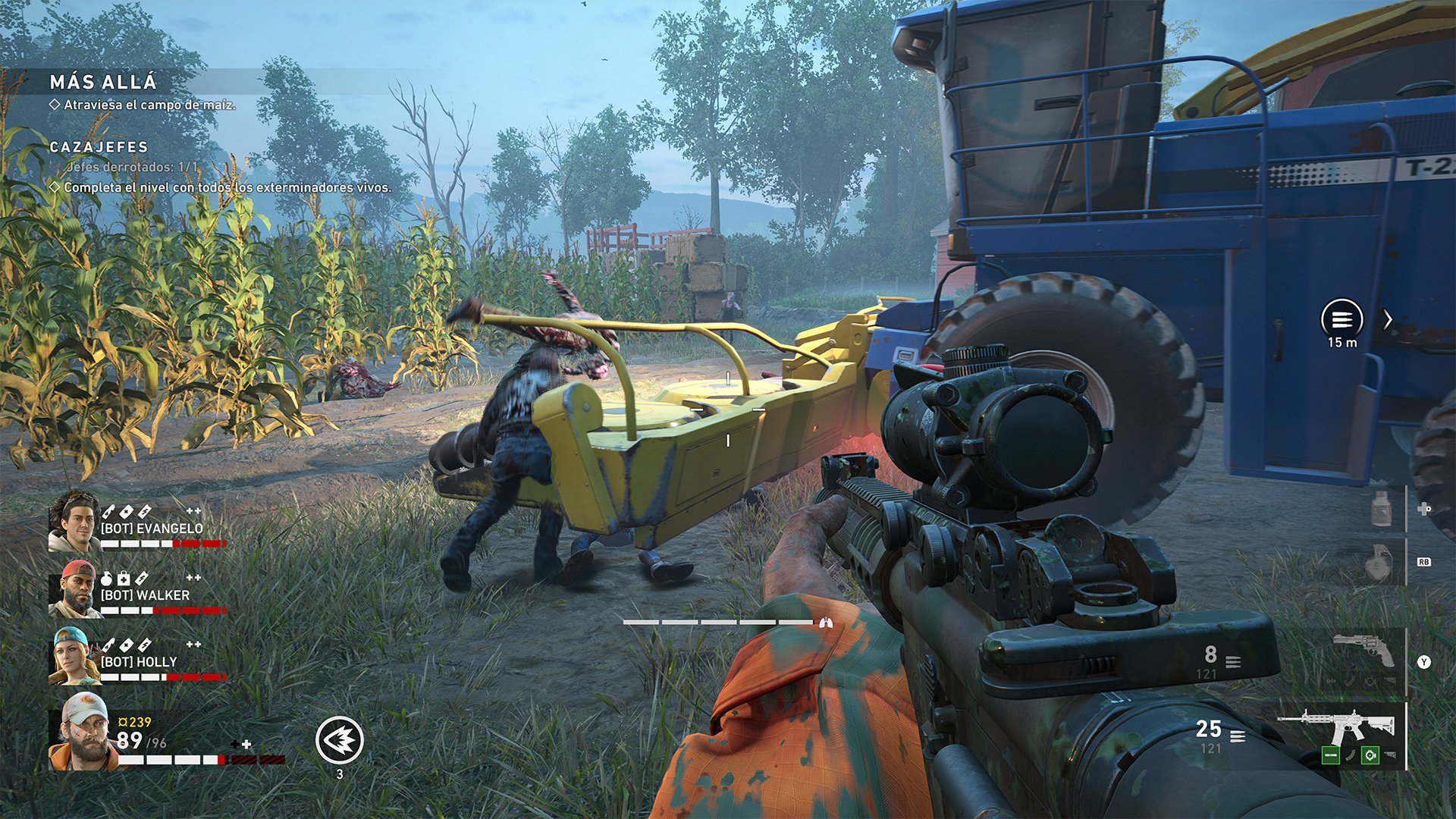Screen dimensions: 1456x819
Task: Click the Cazajefes secondary objective entry
Action: tap(99, 147)
